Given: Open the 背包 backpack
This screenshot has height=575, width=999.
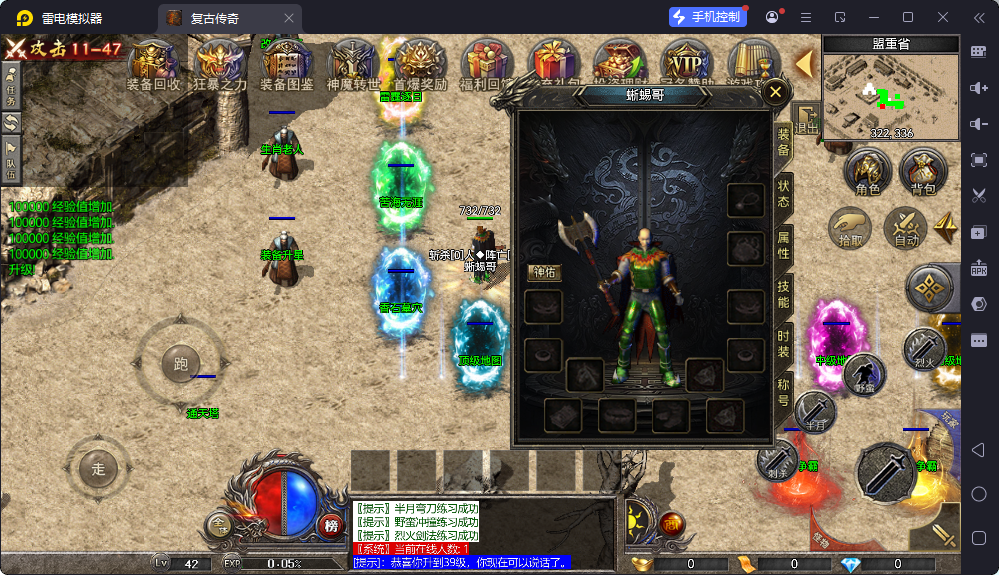Looking at the screenshot, I should point(923,172).
